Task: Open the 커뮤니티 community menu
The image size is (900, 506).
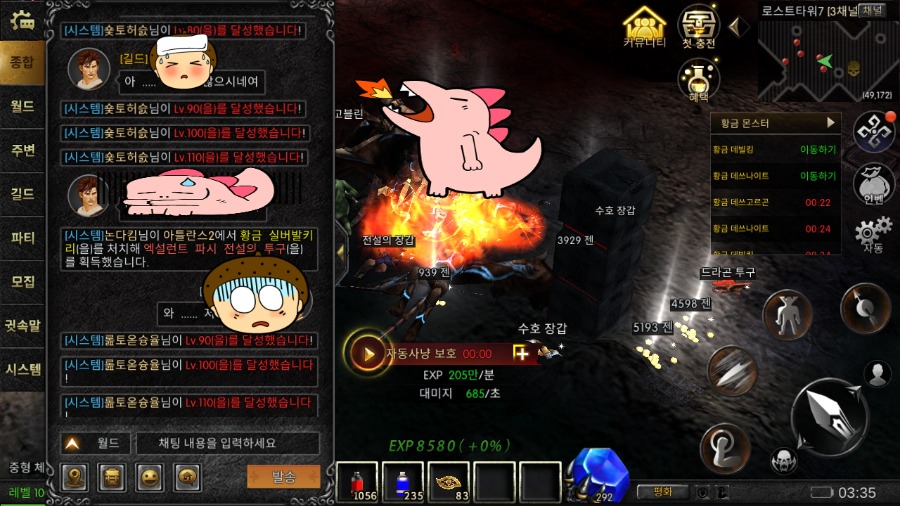Action: tap(644, 26)
